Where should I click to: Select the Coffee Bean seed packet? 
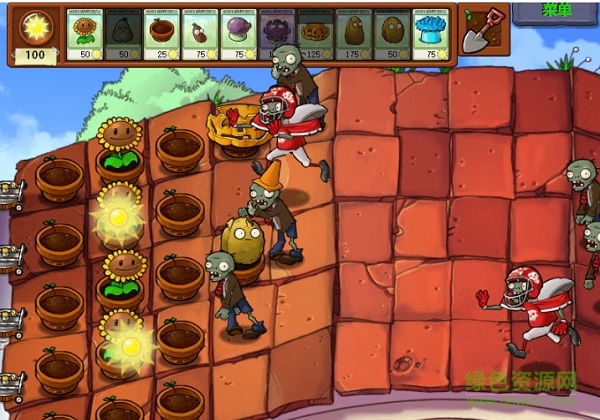pyautogui.click(x=200, y=36)
